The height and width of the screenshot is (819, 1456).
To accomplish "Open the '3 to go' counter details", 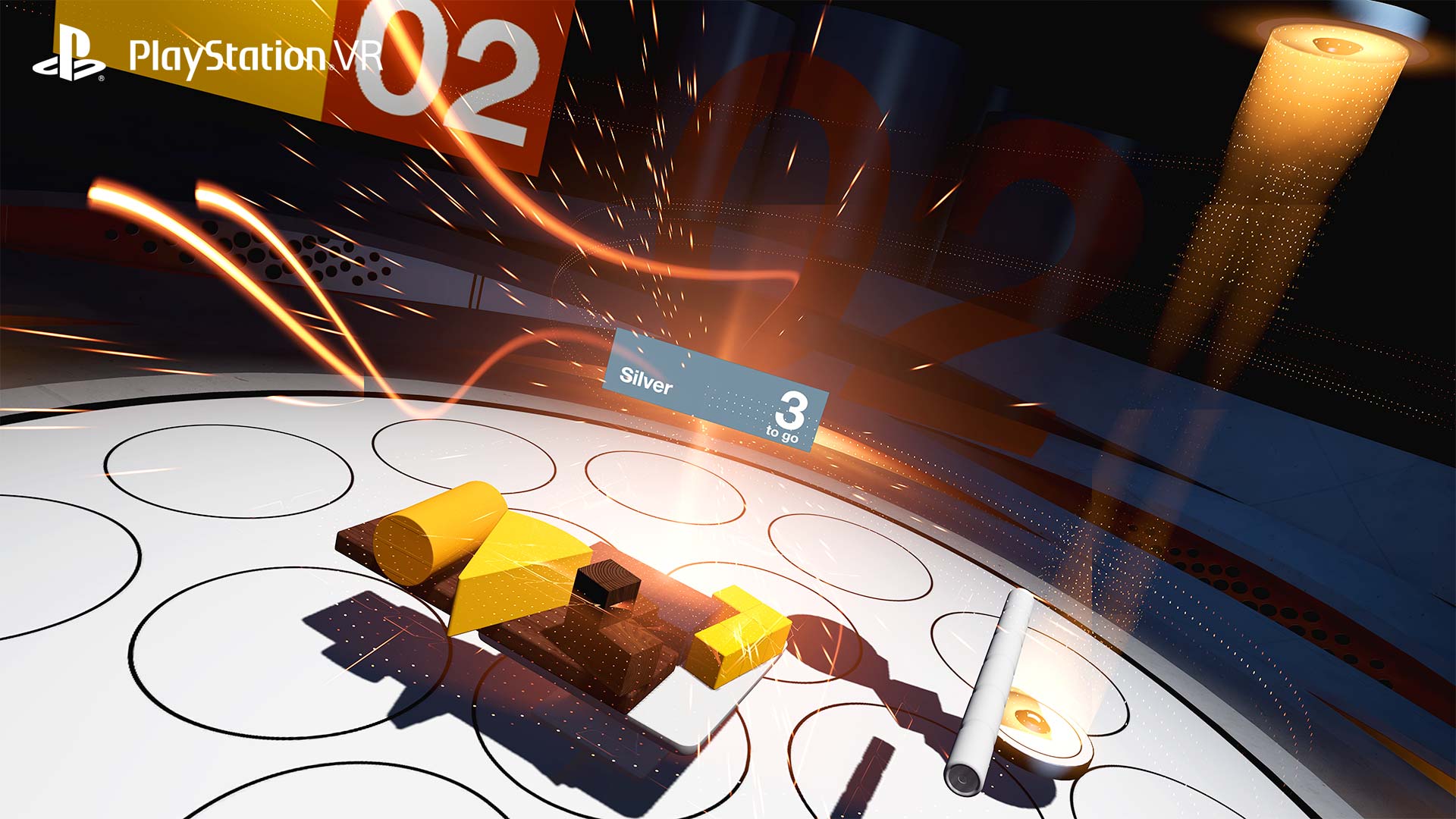I will point(789,413).
